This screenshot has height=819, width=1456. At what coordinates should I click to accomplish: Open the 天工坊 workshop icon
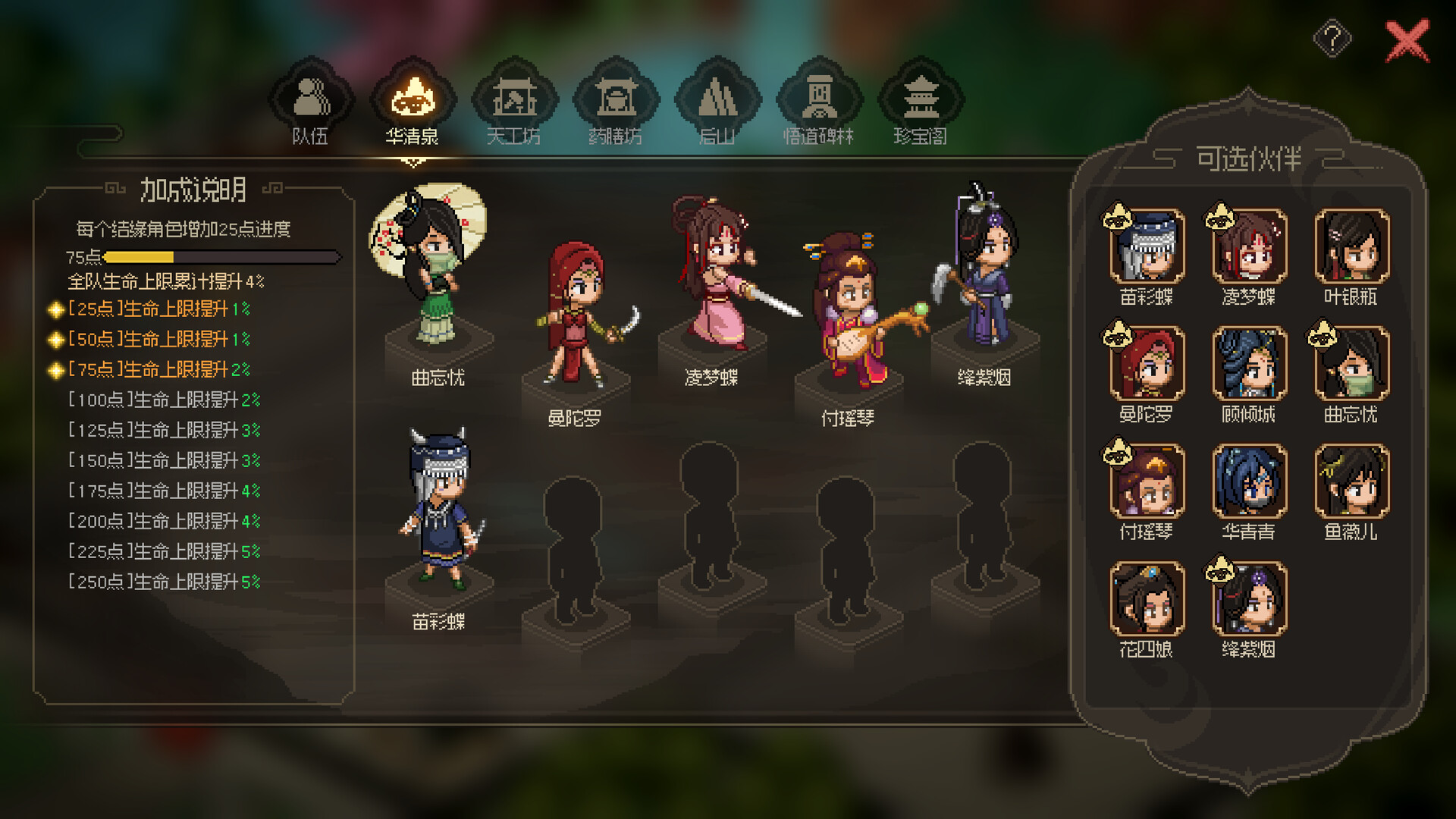[x=516, y=99]
